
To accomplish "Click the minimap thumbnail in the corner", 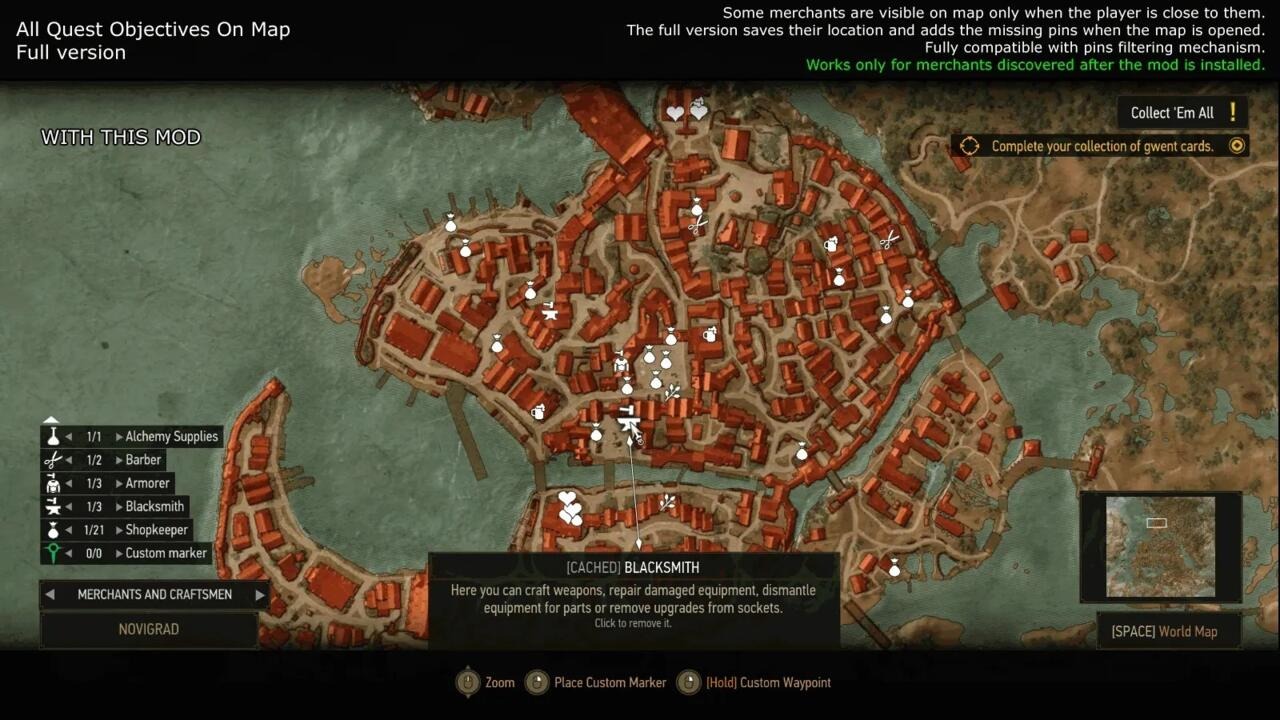I will (1160, 546).
